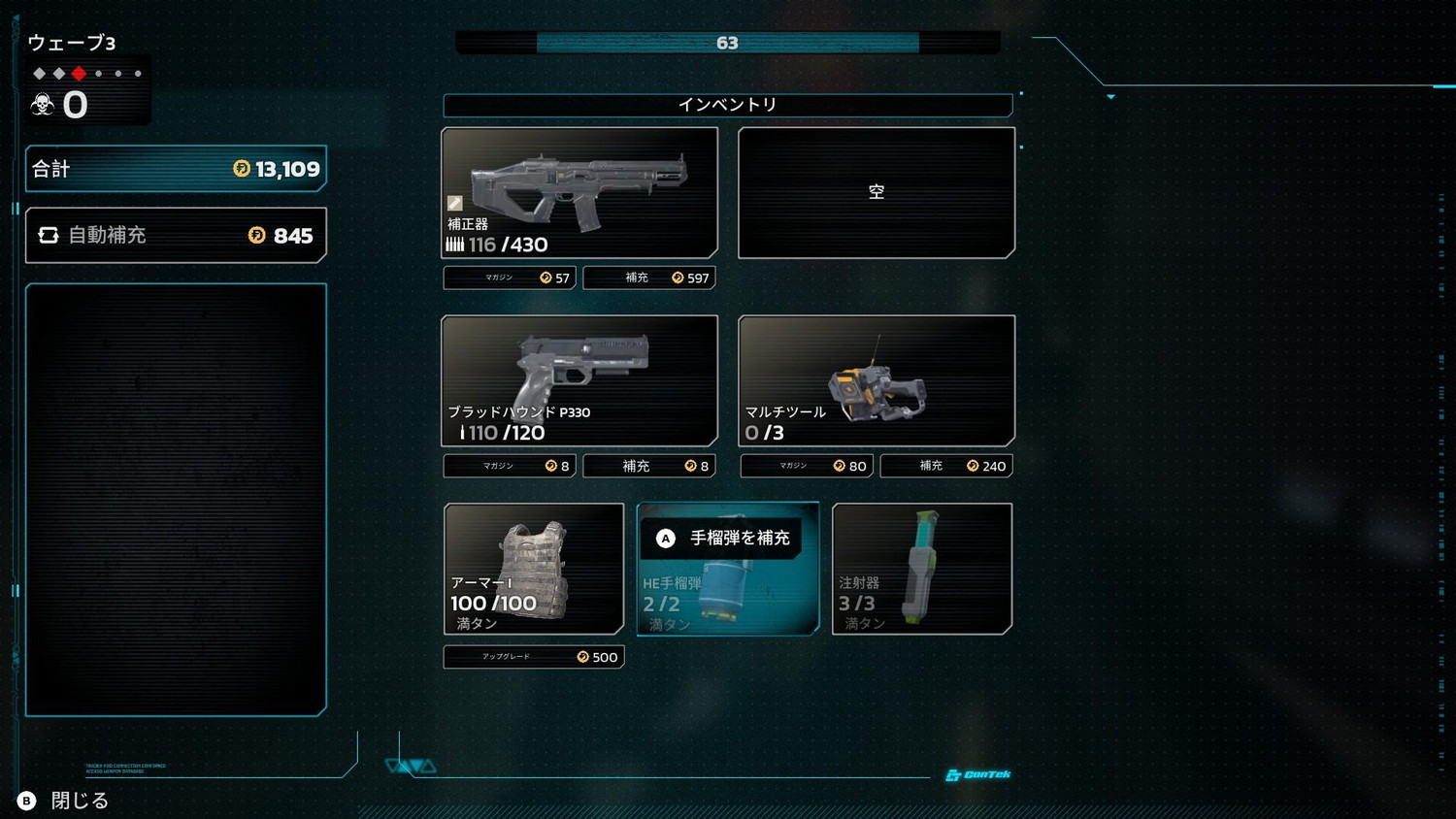Image resolution: width=1456 pixels, height=819 pixels.
Task: Buy a pistol magazine for 8
Action: [x=510, y=466]
